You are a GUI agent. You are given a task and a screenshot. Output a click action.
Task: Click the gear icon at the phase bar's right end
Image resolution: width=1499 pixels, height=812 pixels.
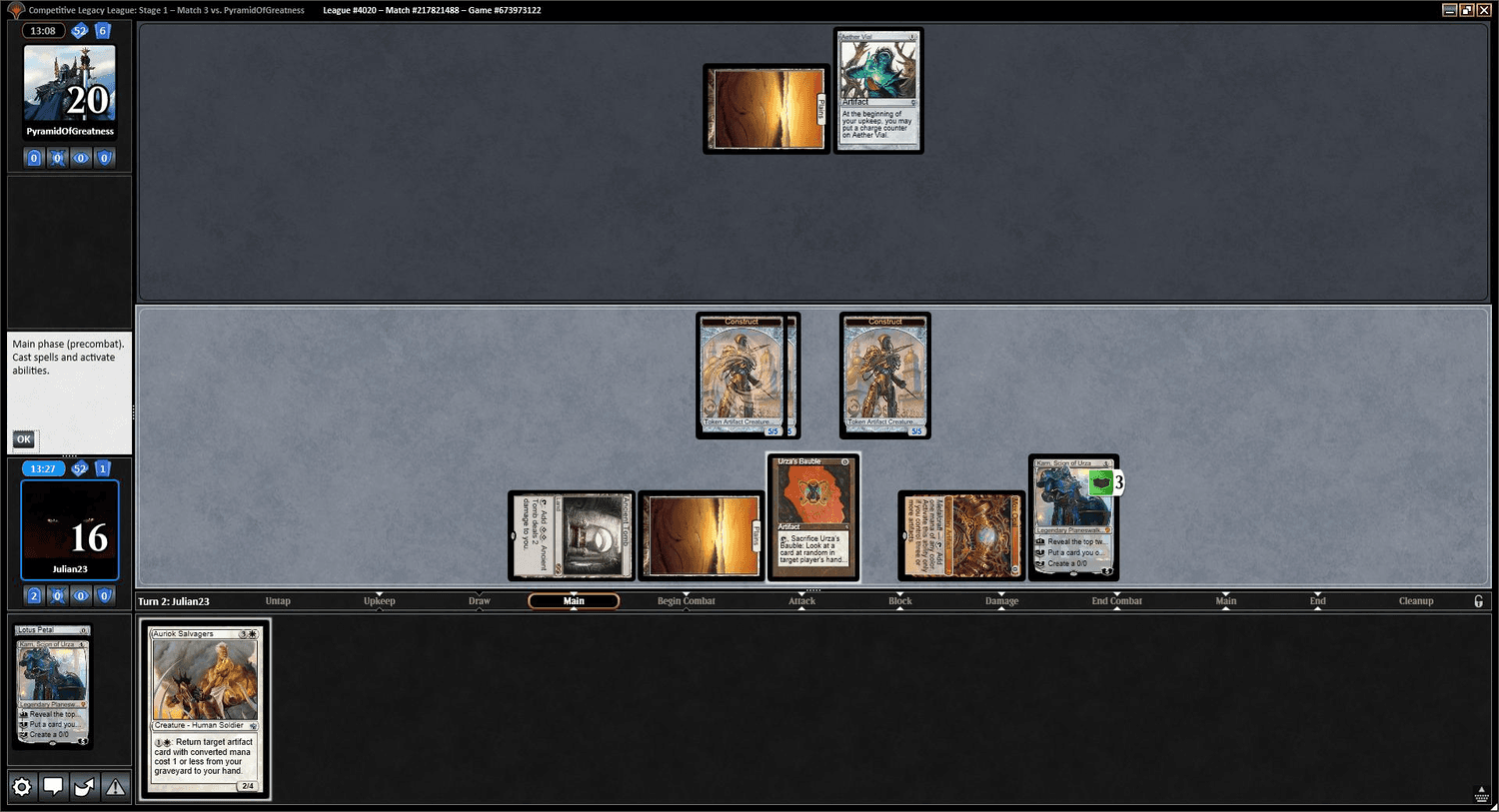tap(1477, 600)
